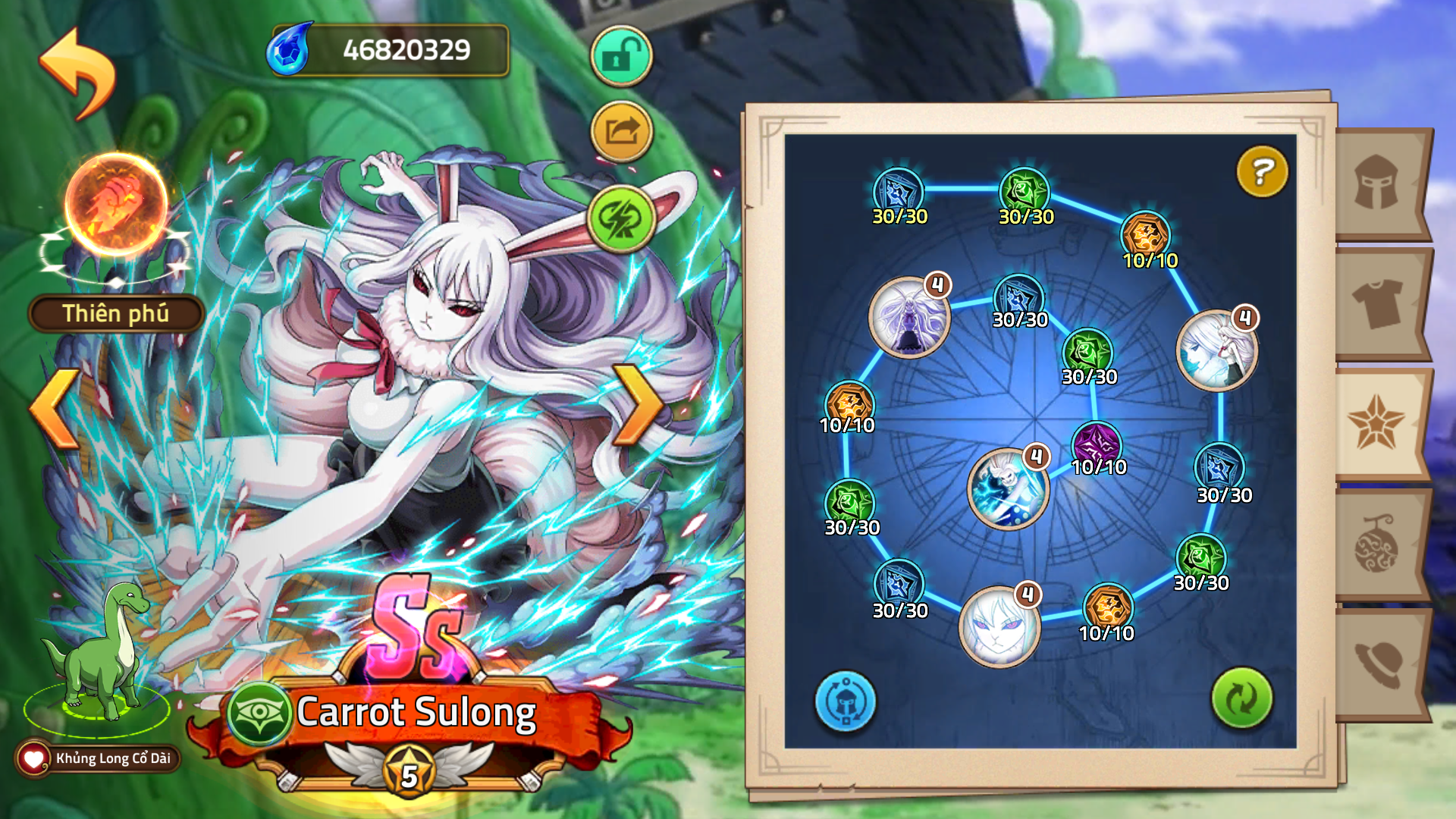
Task: Switch to the next hero with right arrow
Action: [x=638, y=405]
